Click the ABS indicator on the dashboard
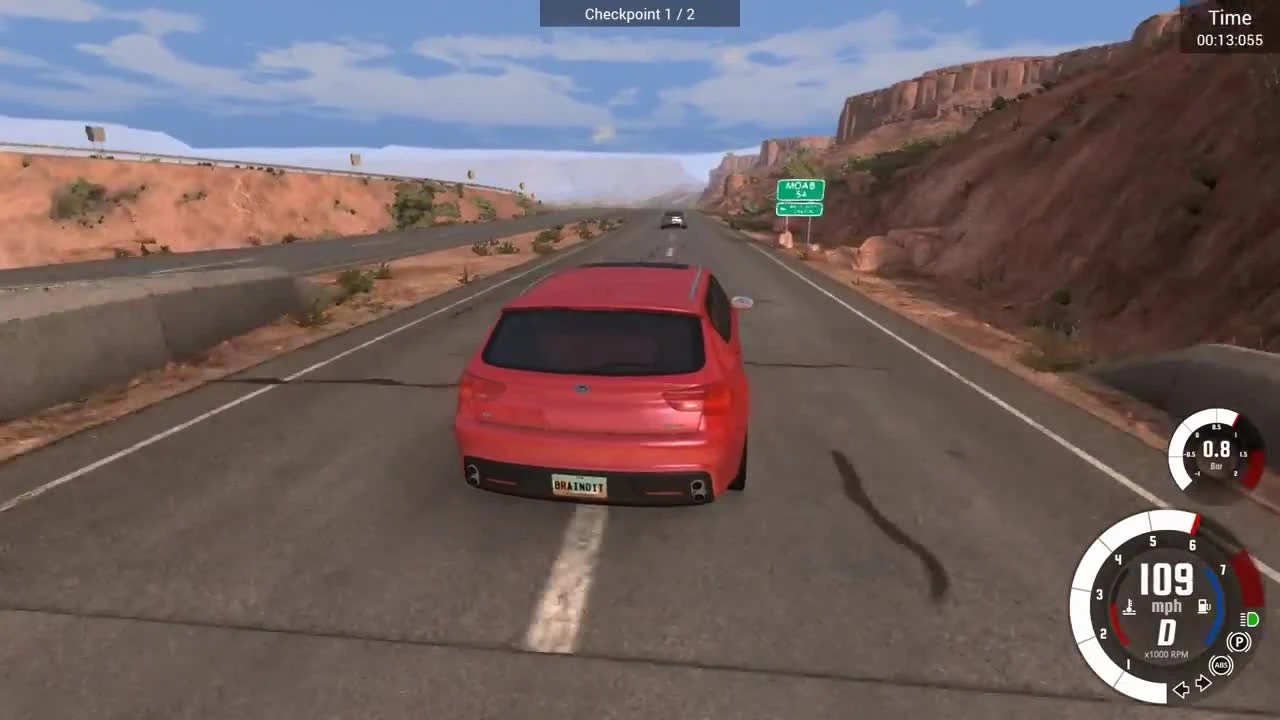This screenshot has height=720, width=1280. 1221,664
